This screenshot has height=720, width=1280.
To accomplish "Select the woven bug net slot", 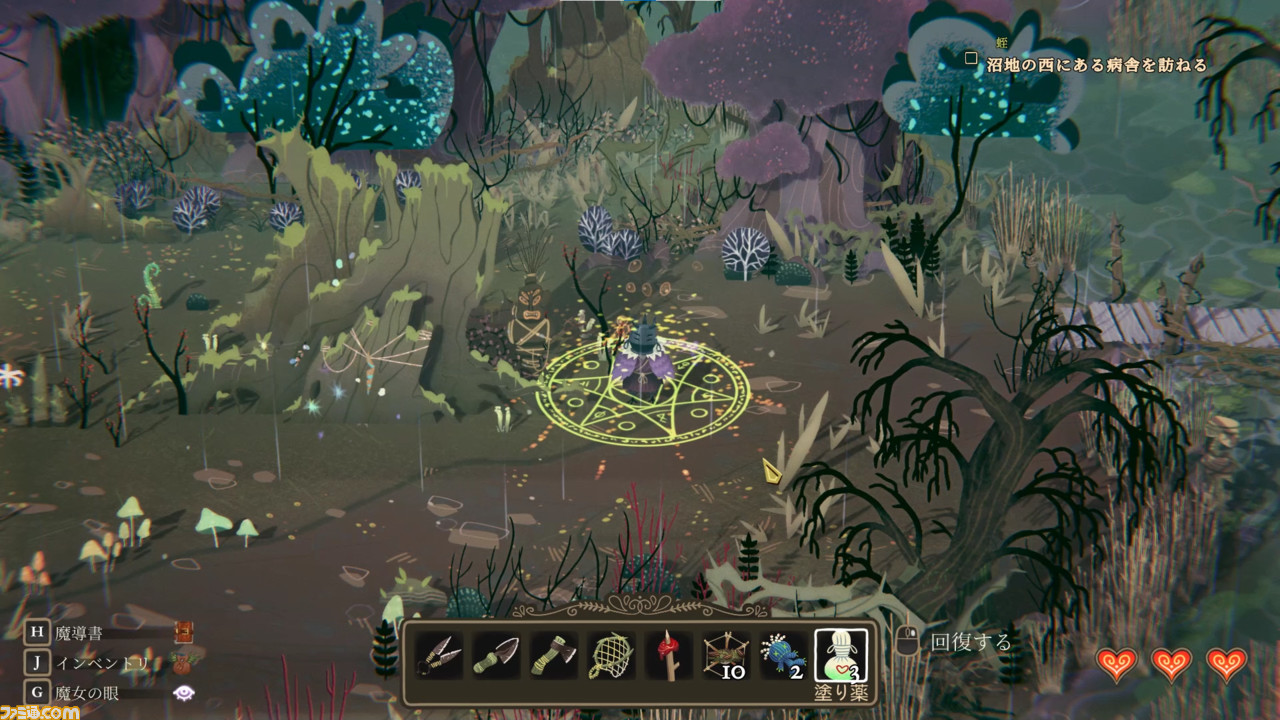I will point(610,655).
